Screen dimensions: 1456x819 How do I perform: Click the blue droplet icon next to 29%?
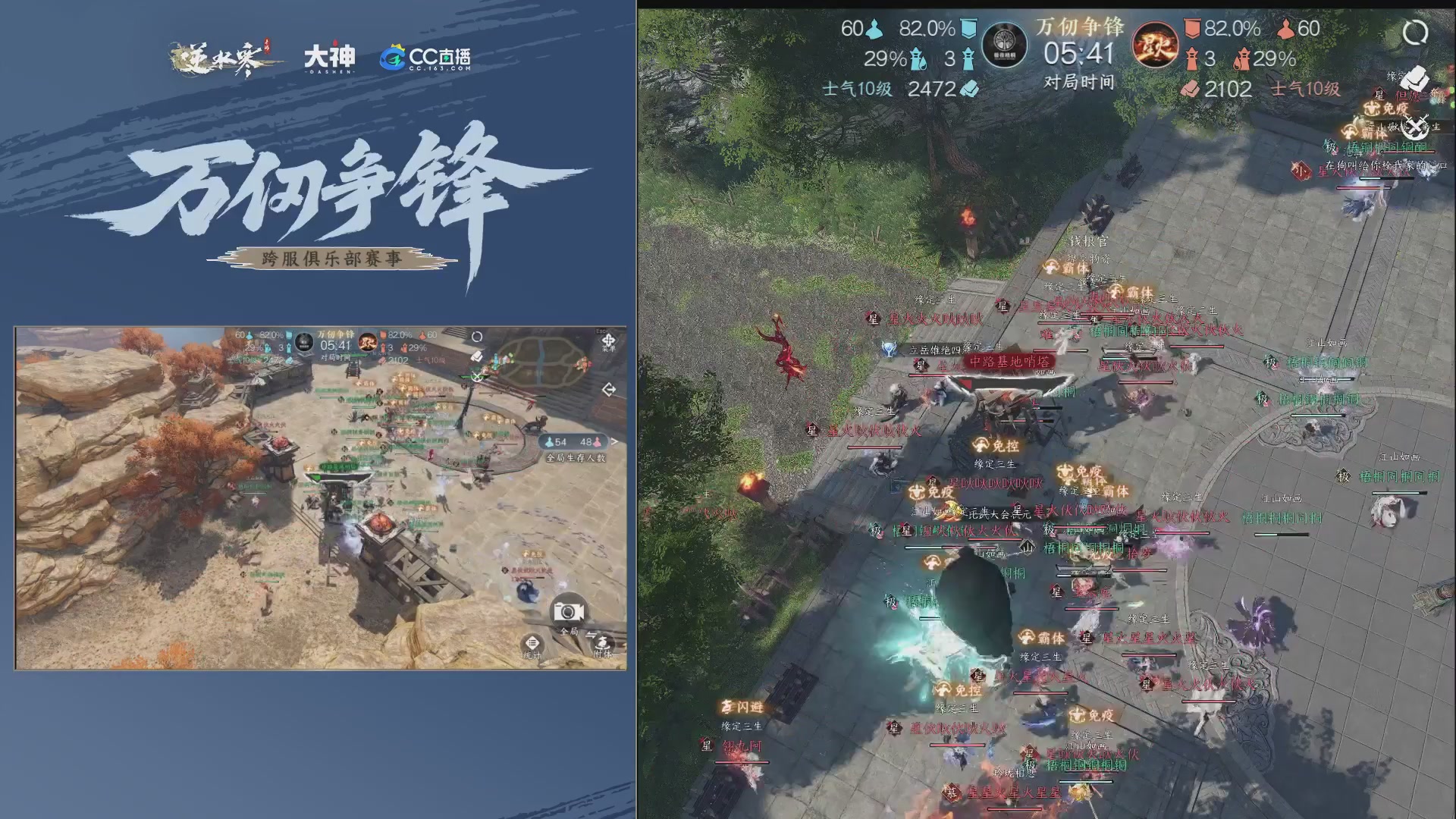tap(919, 60)
